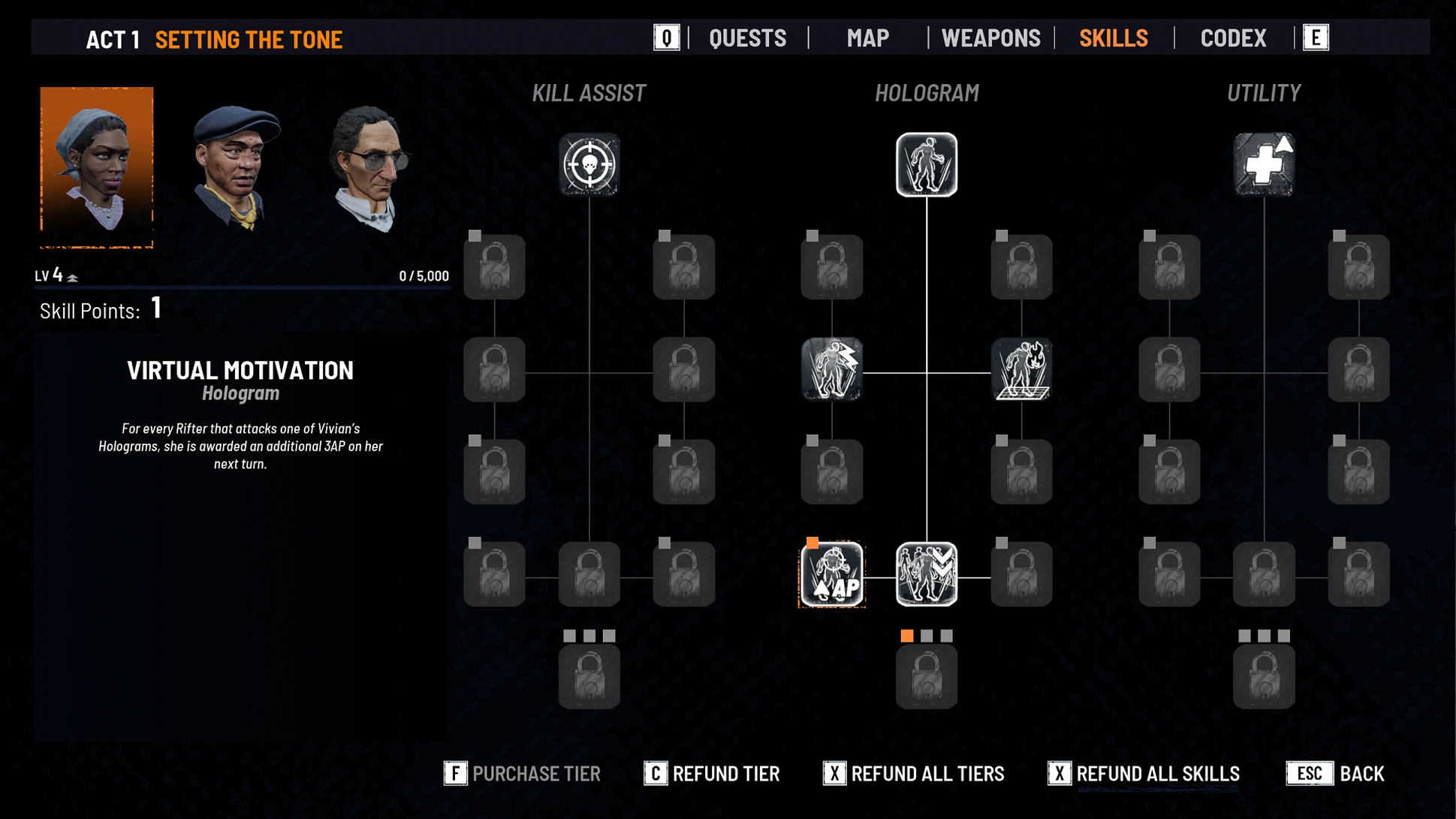Screen dimensions: 1456x819
Task: Select the Kill Assist skull crosshair skill
Action: [589, 164]
